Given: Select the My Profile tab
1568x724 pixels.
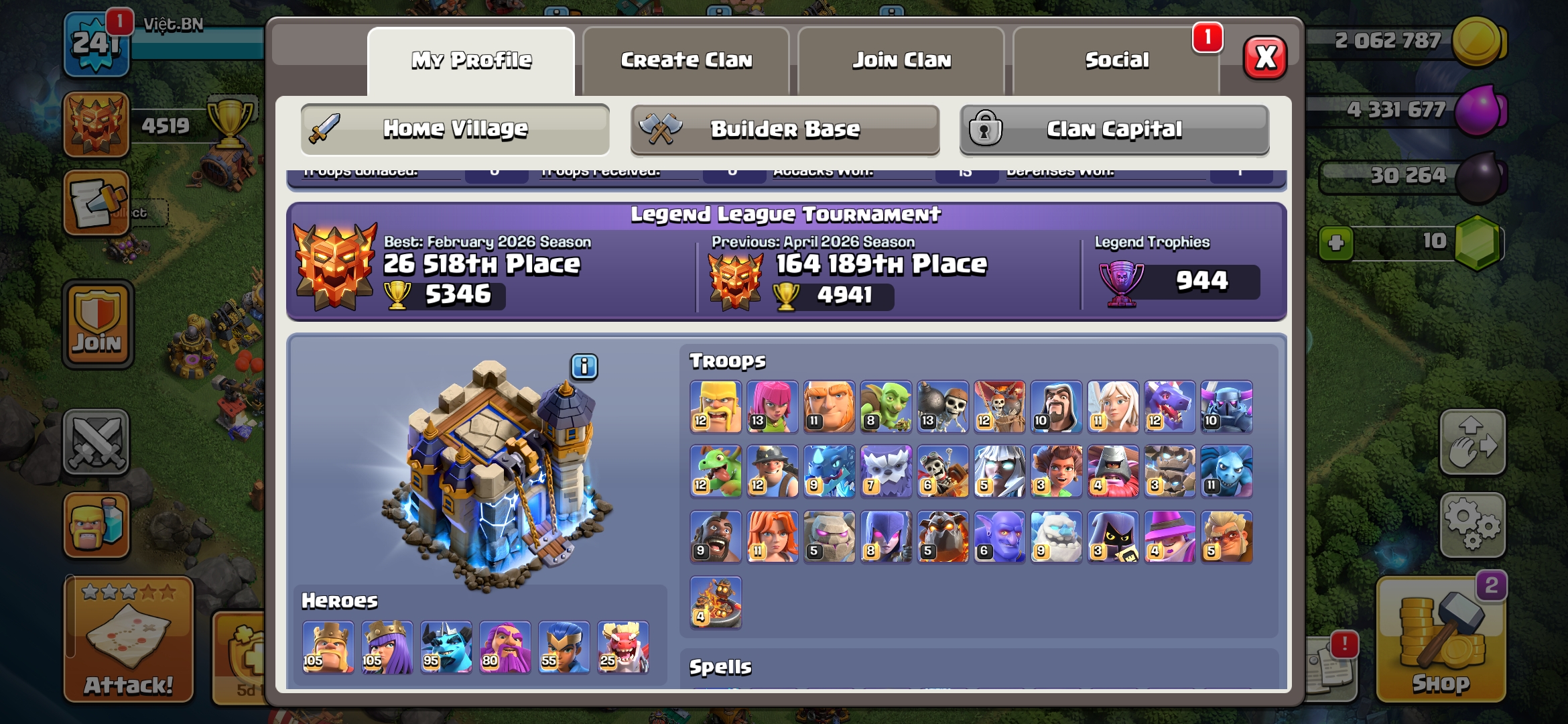Looking at the screenshot, I should [x=471, y=60].
